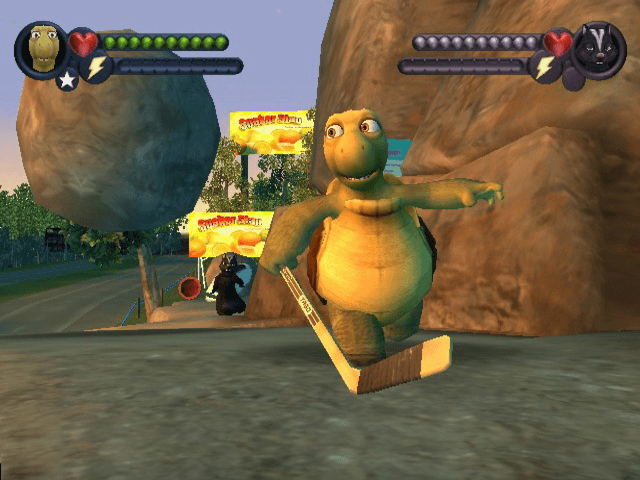This screenshot has width=640, height=480.
Task: Select Stella the skunk's portrait
Action: (x=598, y=48)
